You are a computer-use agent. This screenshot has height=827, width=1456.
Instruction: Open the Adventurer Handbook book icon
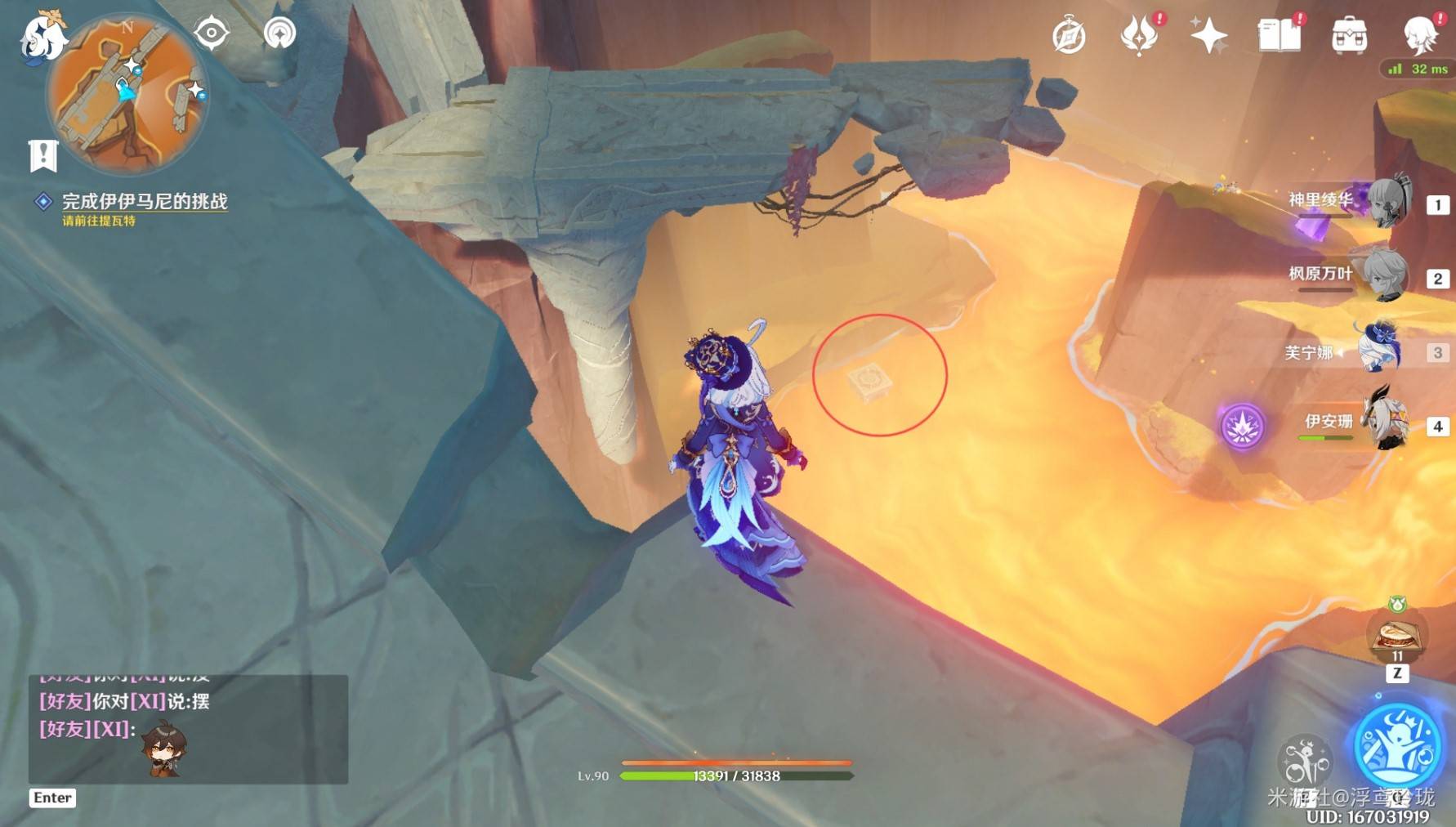pyautogui.click(x=1279, y=35)
